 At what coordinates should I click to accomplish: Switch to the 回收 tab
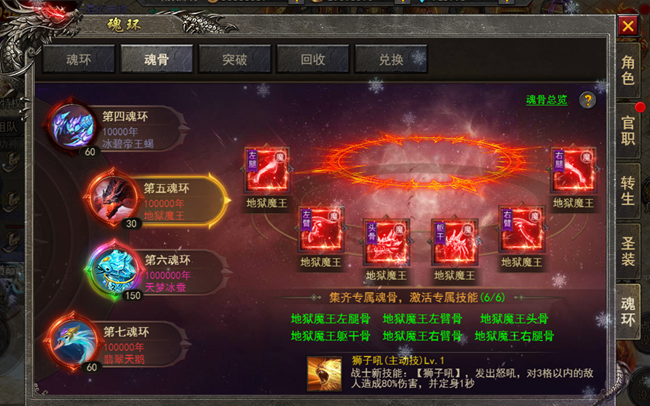click(314, 60)
